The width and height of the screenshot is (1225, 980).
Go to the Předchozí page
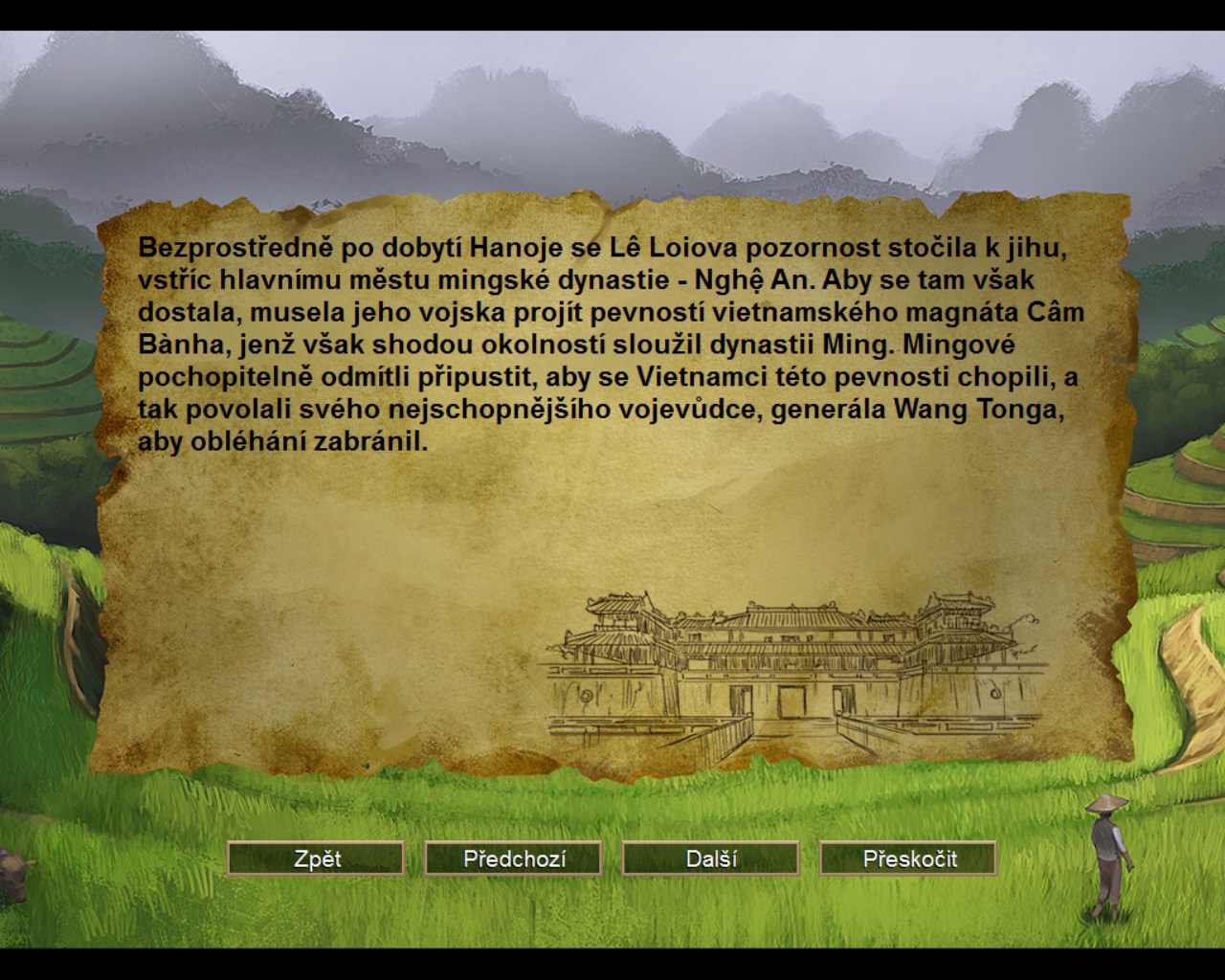pos(514,858)
